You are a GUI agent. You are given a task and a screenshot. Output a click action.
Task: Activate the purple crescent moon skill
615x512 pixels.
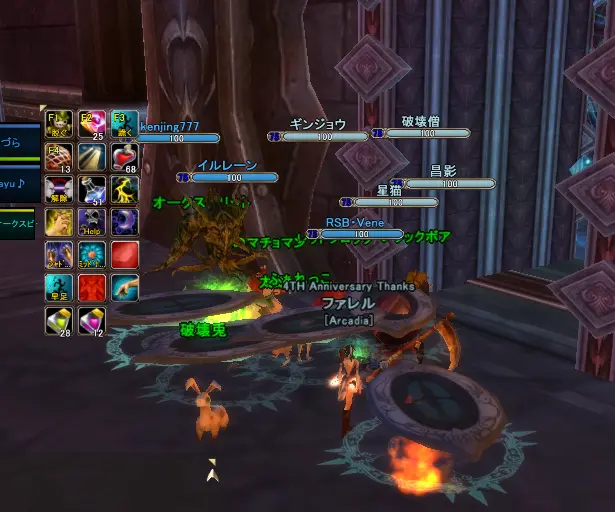click(125, 222)
